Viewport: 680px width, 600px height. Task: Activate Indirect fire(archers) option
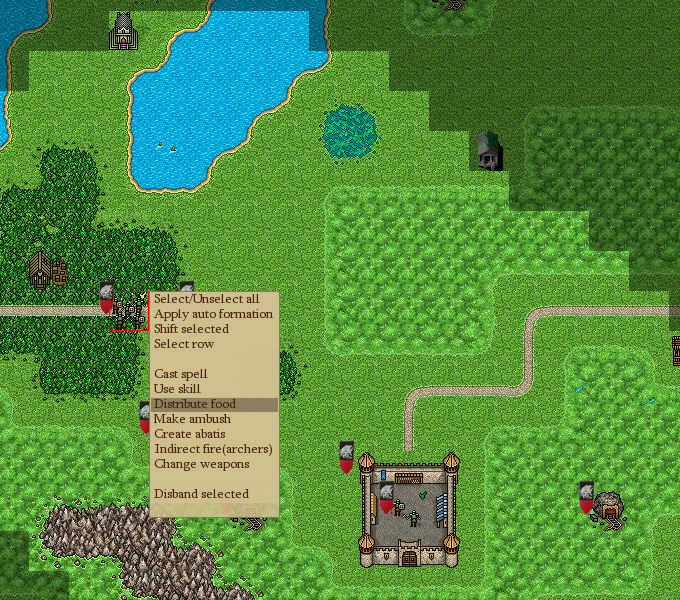(213, 449)
